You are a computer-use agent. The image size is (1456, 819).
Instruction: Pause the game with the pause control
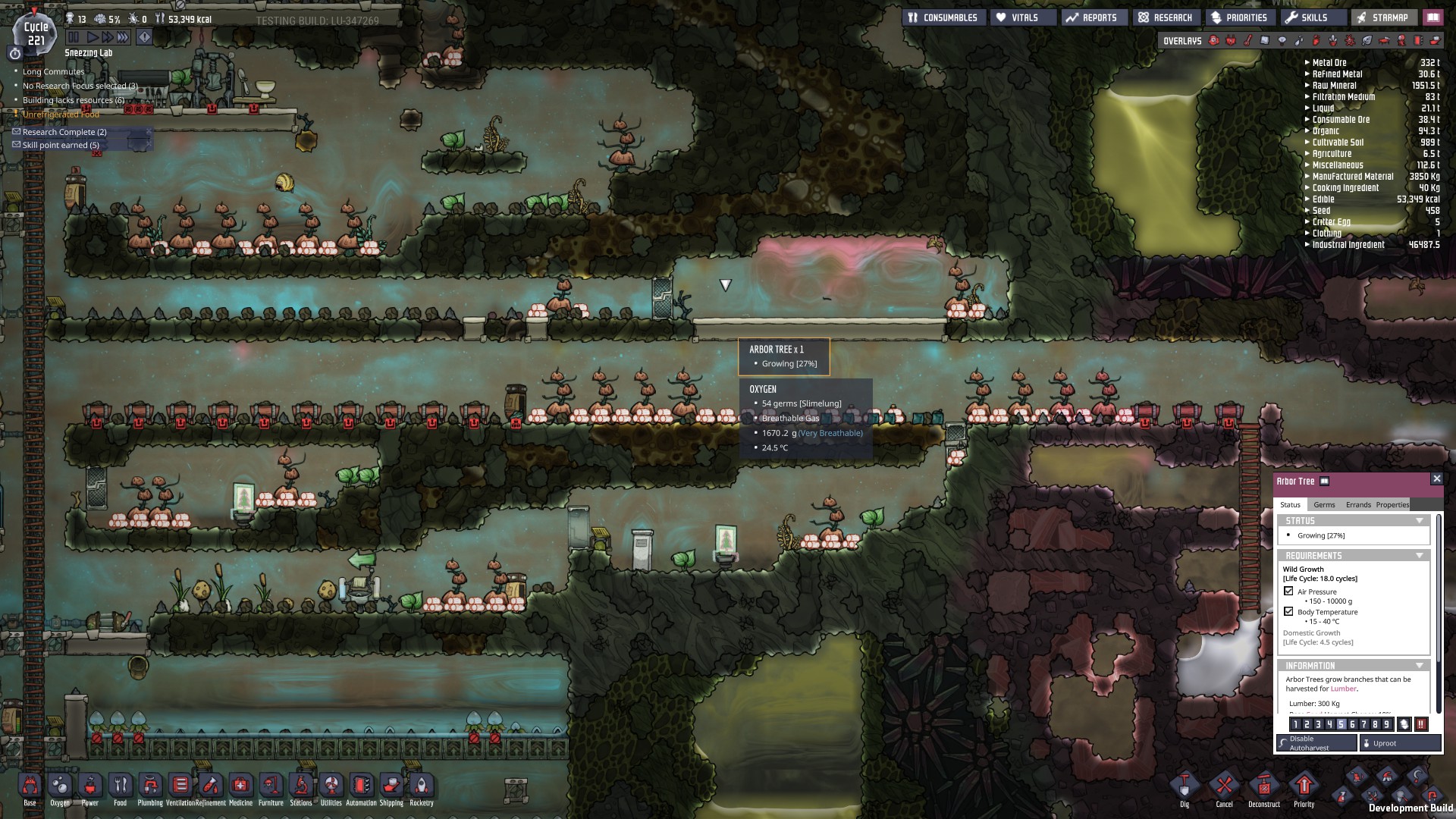tap(74, 35)
